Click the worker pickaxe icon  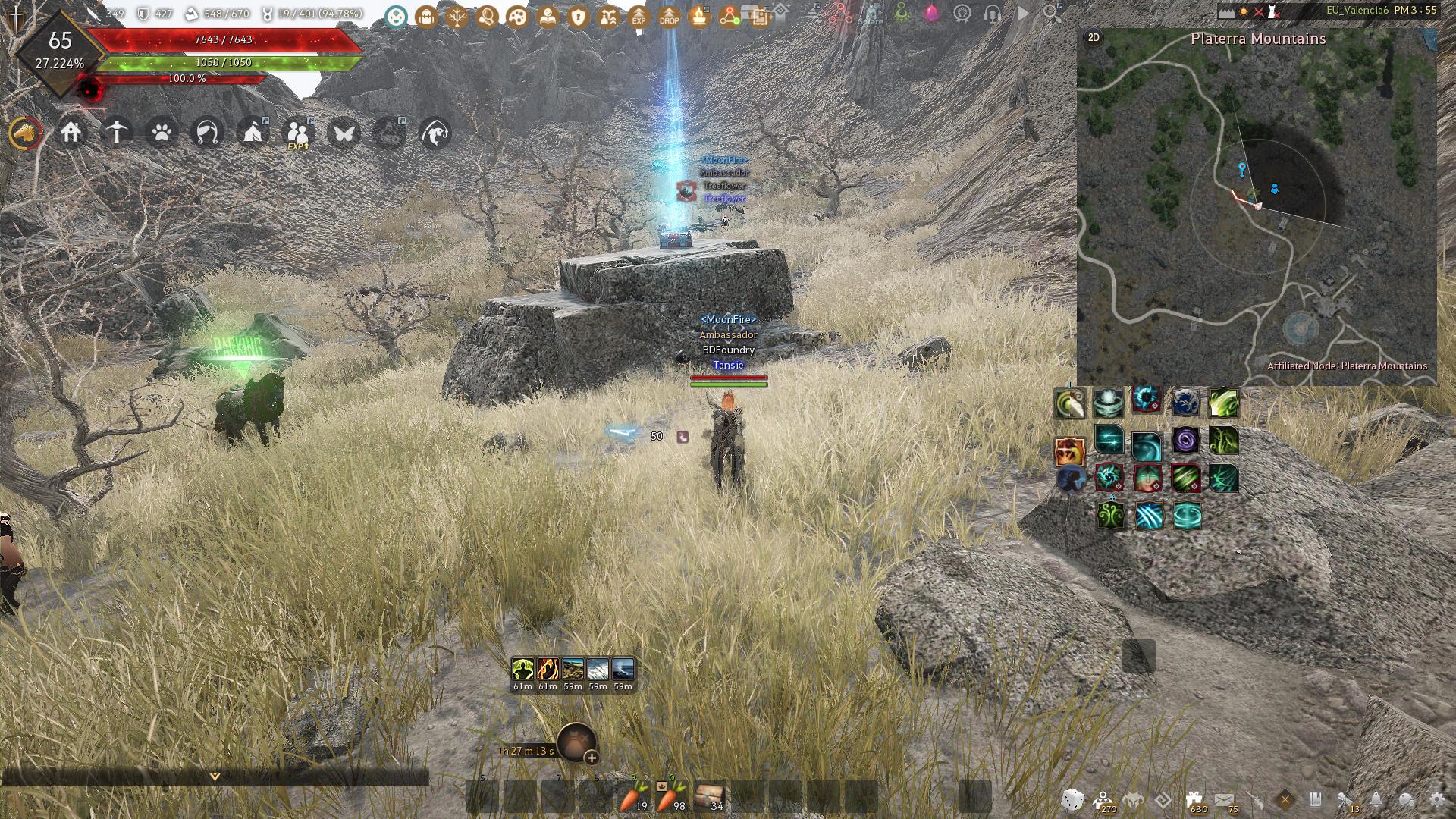click(x=117, y=133)
